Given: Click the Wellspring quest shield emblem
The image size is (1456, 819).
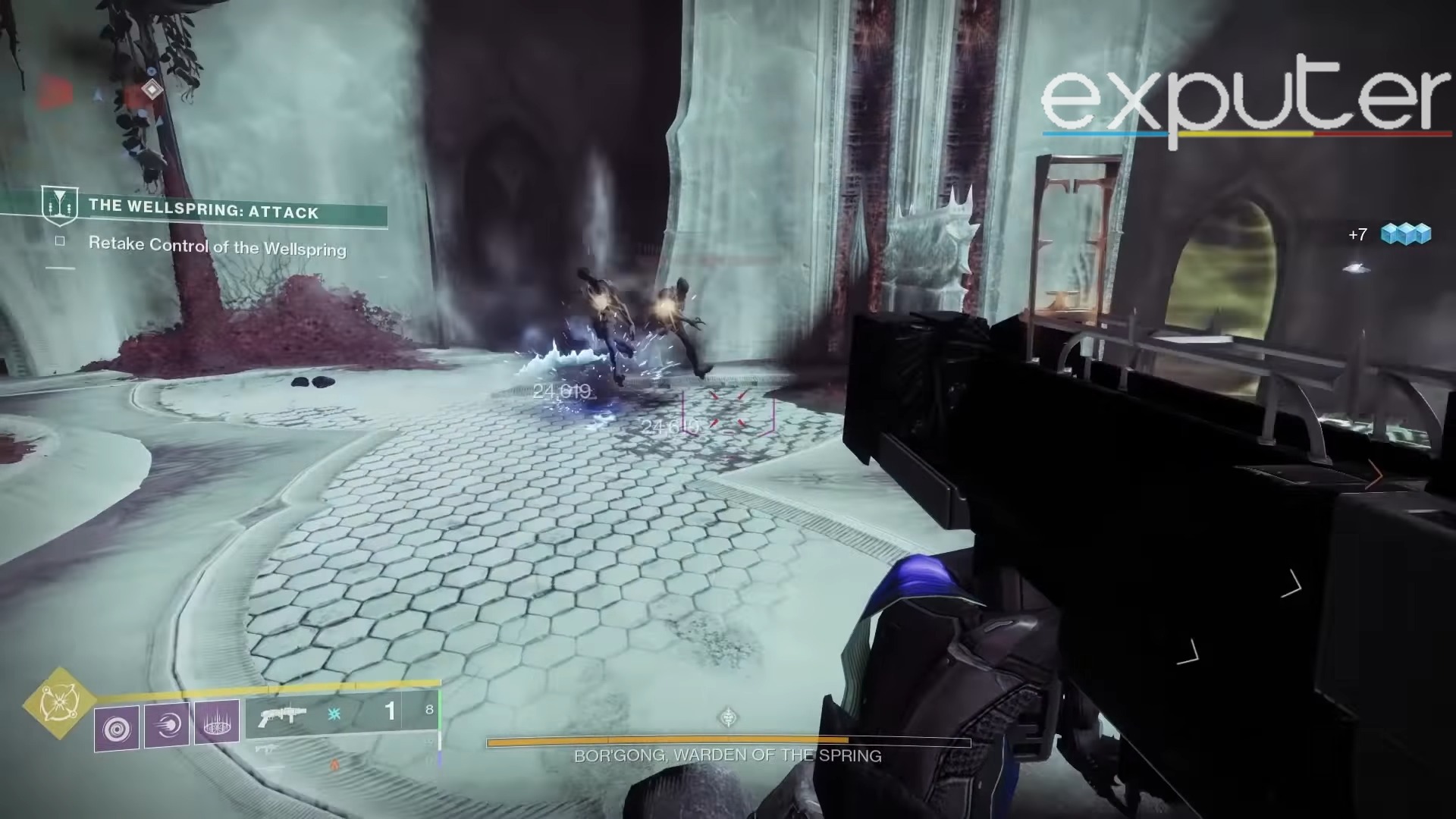Looking at the screenshot, I should (62, 204).
